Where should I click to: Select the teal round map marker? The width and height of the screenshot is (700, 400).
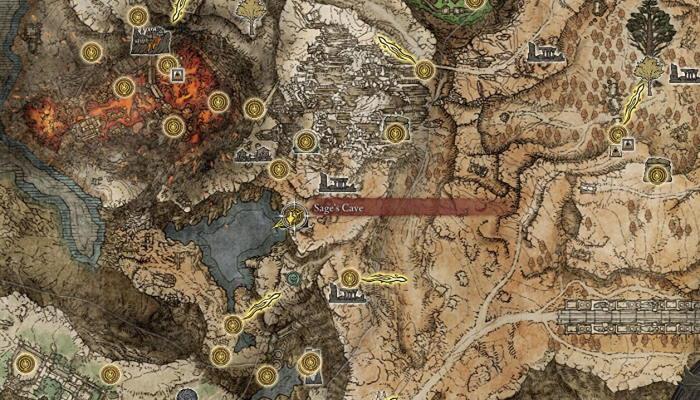pyautogui.click(x=293, y=279)
